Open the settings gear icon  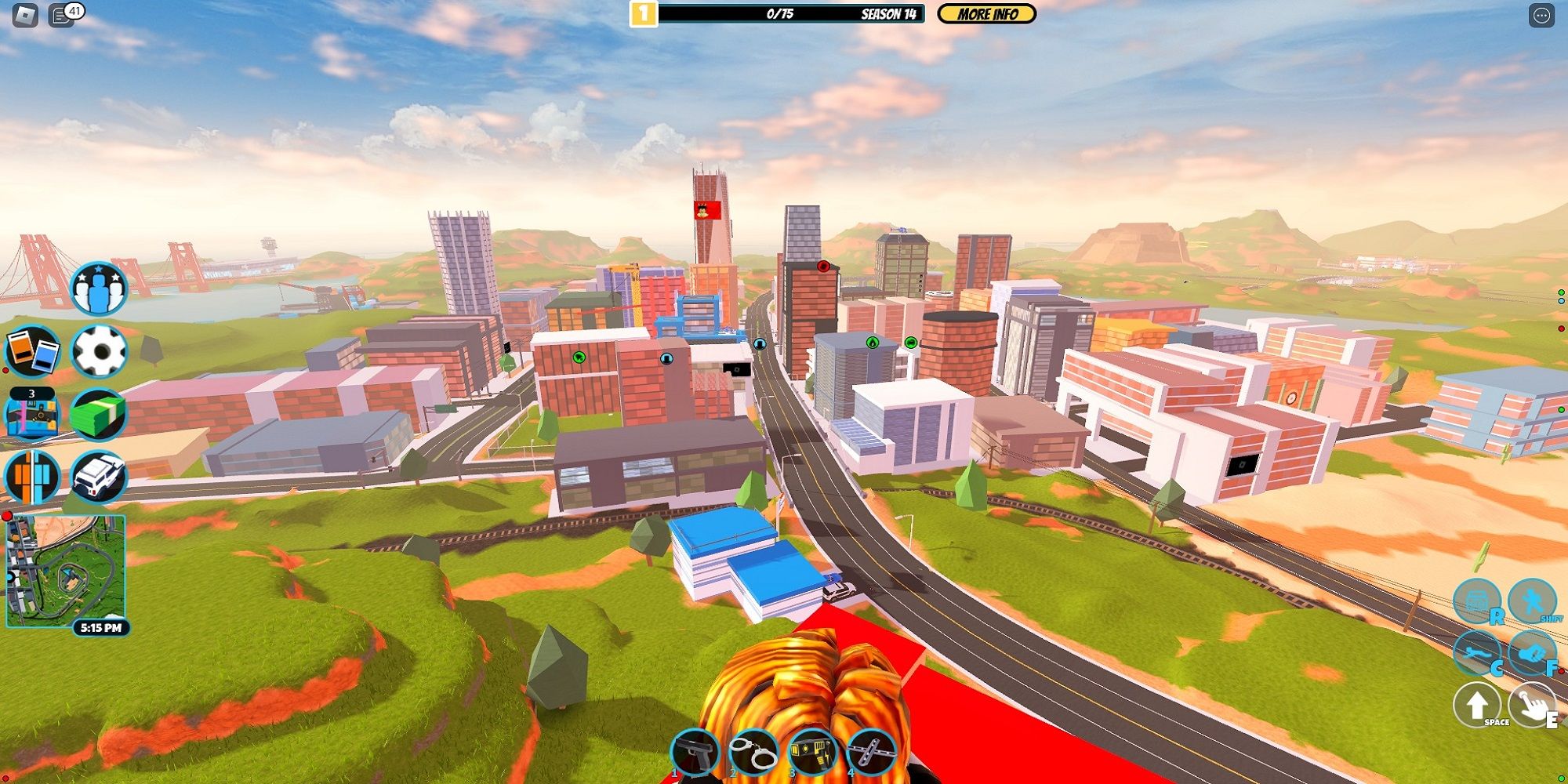click(100, 350)
